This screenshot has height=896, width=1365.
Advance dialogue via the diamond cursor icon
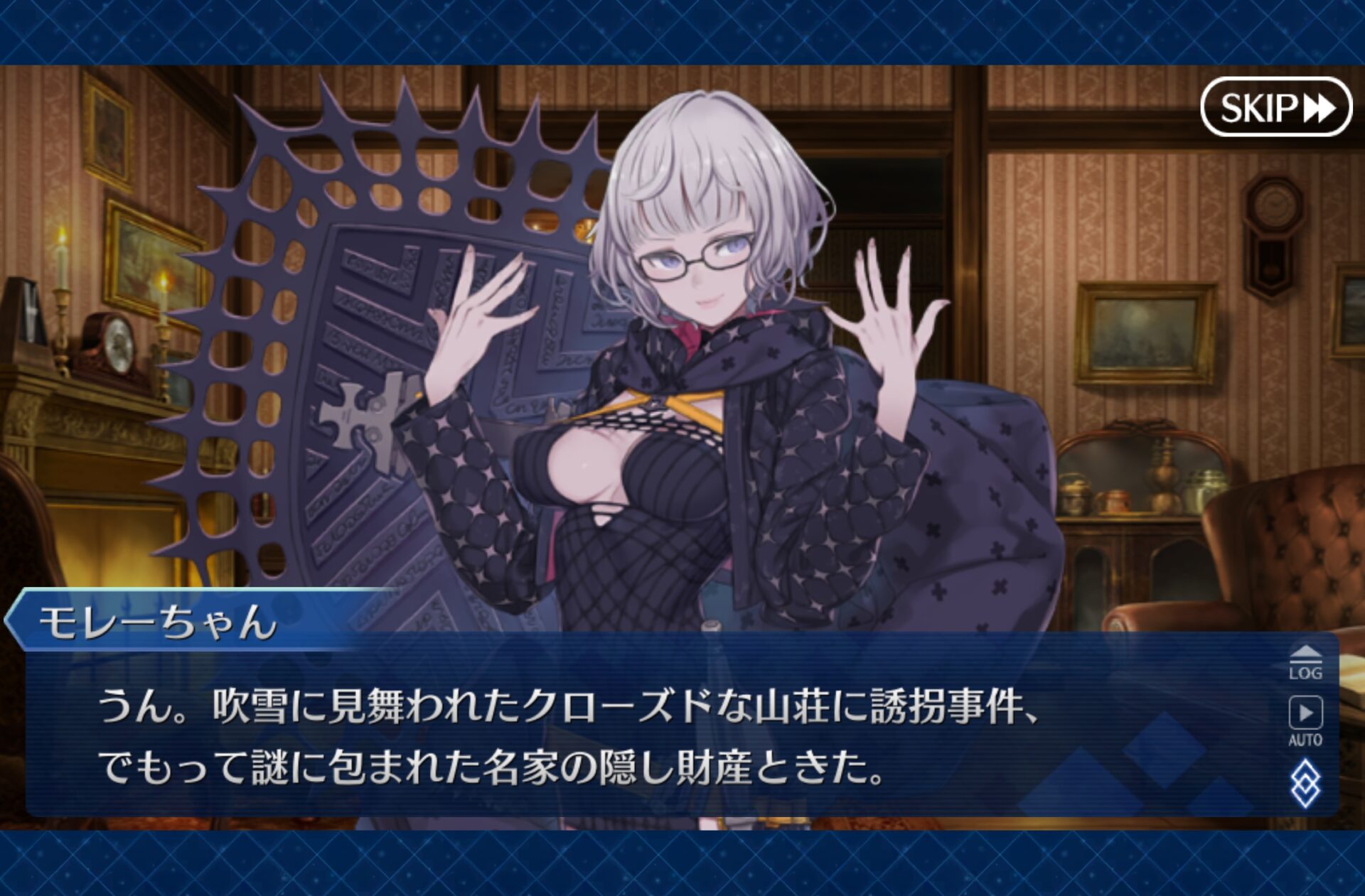point(1305,784)
